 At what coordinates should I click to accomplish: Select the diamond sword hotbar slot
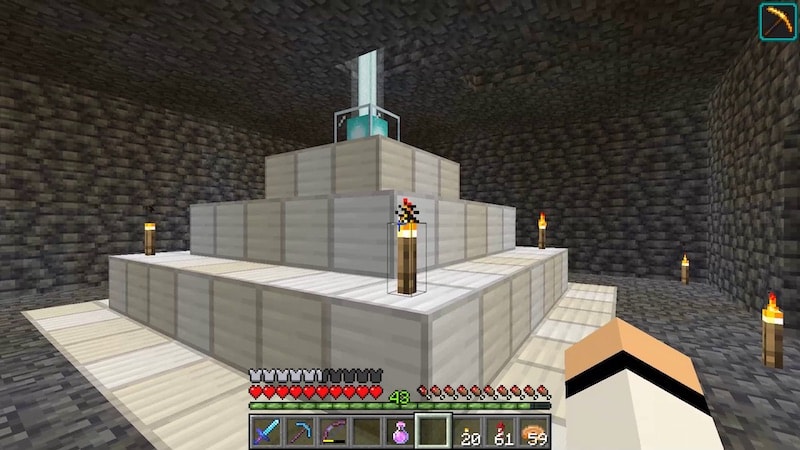(265, 432)
